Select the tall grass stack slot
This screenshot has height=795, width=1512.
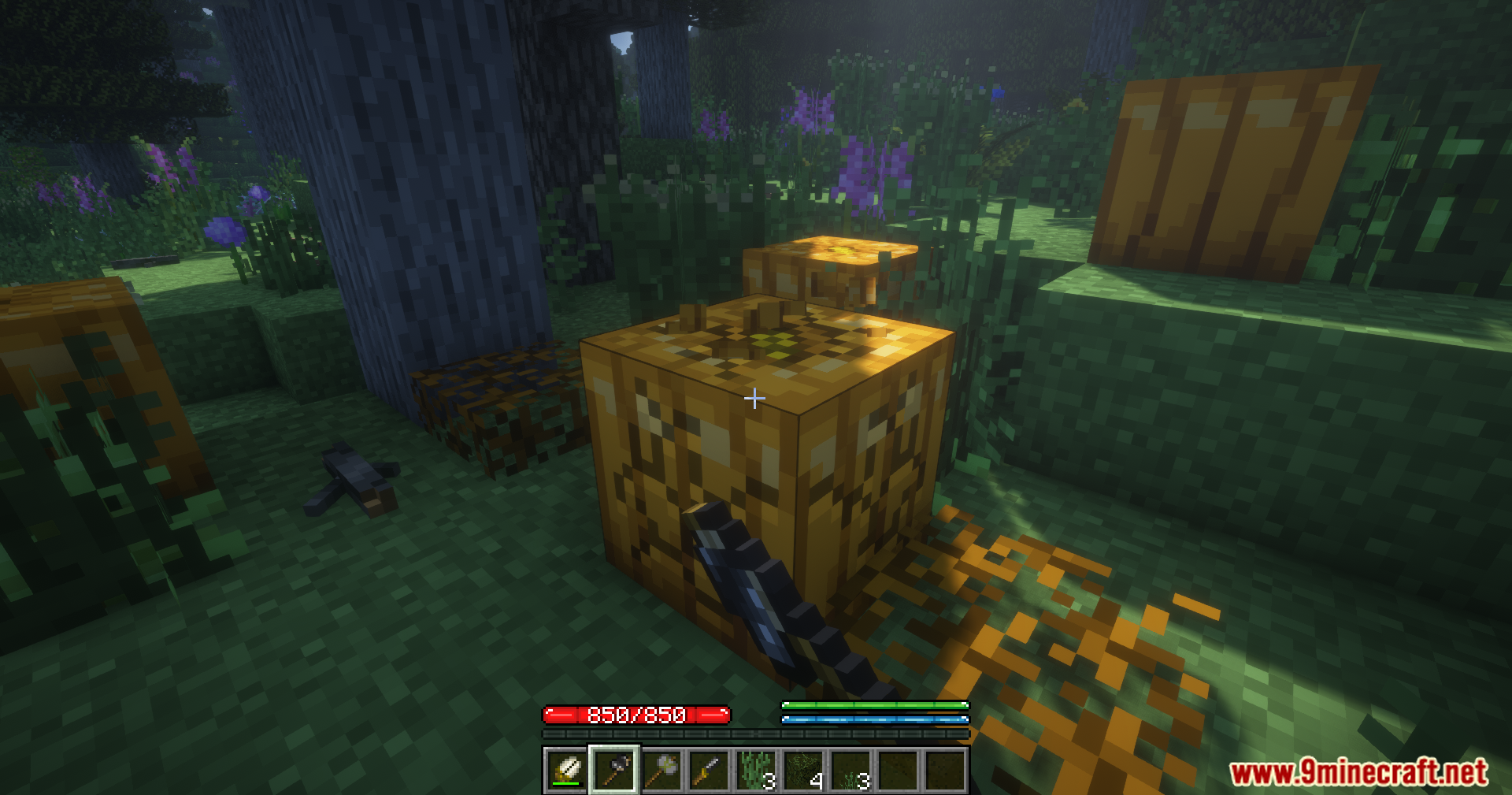point(756,770)
